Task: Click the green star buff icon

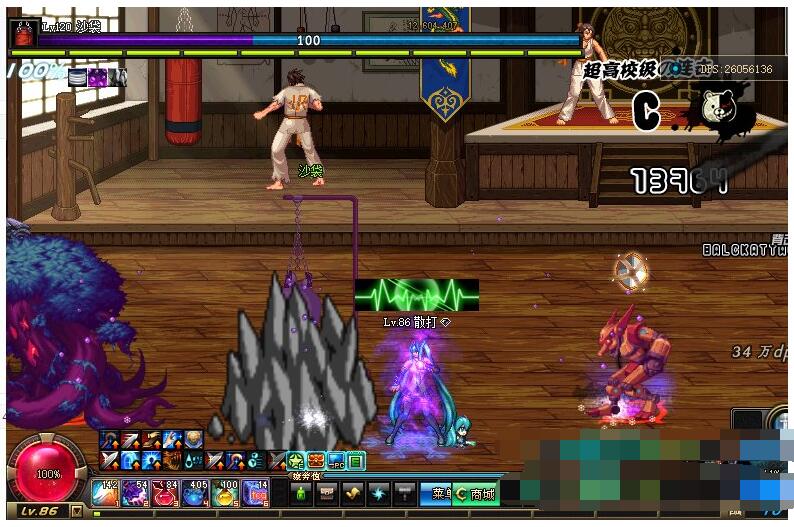Action: pyautogui.click(x=296, y=461)
